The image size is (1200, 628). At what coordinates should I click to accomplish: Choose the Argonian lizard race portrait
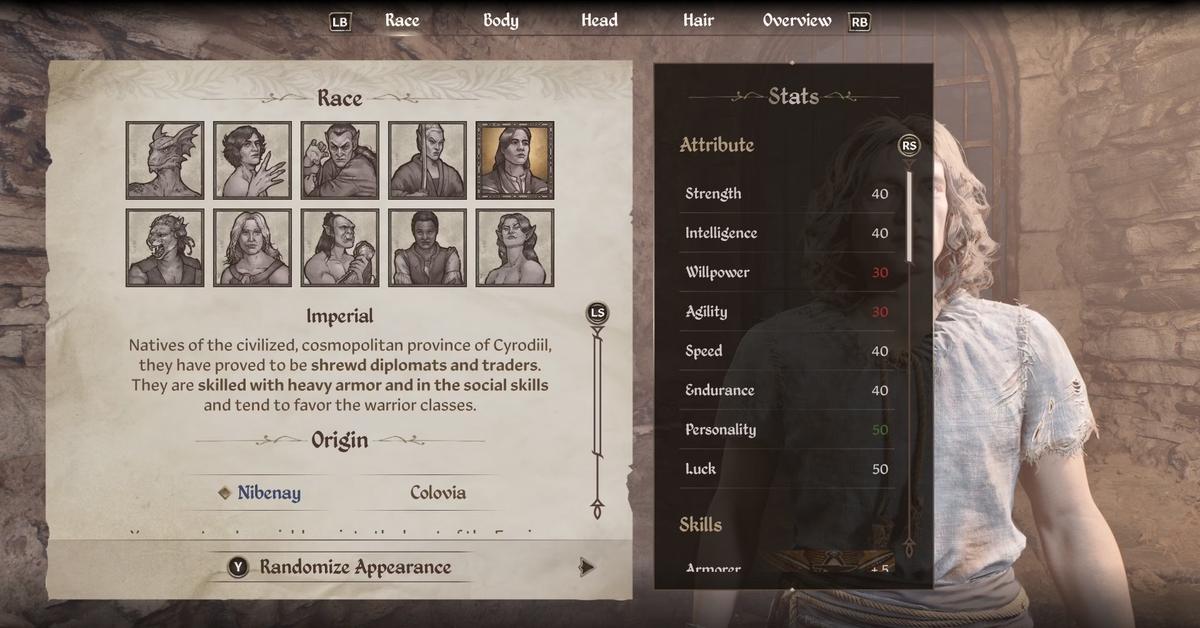pyautogui.click(x=165, y=160)
